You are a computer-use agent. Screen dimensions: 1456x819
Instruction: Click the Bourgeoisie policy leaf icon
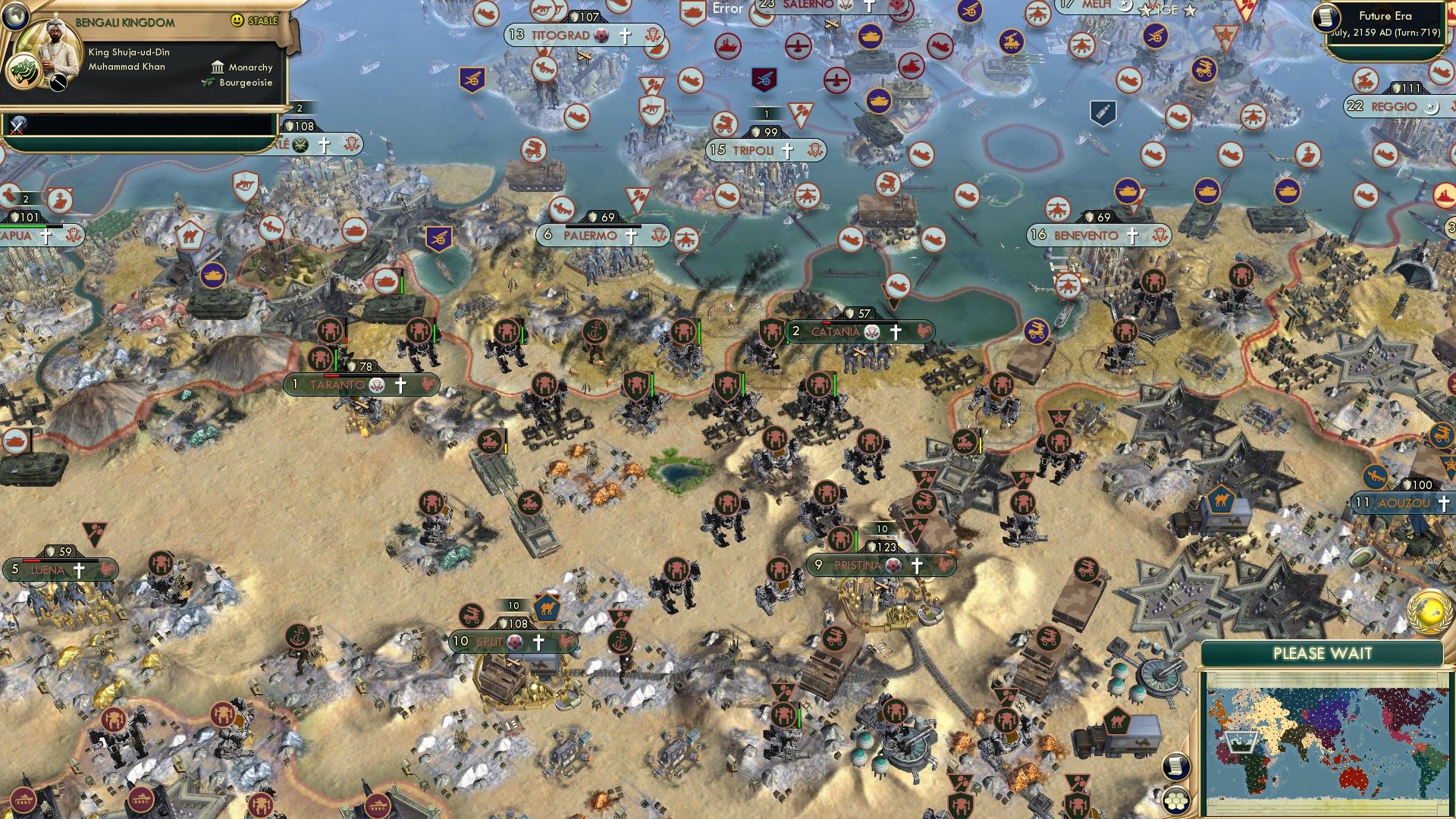[207, 83]
